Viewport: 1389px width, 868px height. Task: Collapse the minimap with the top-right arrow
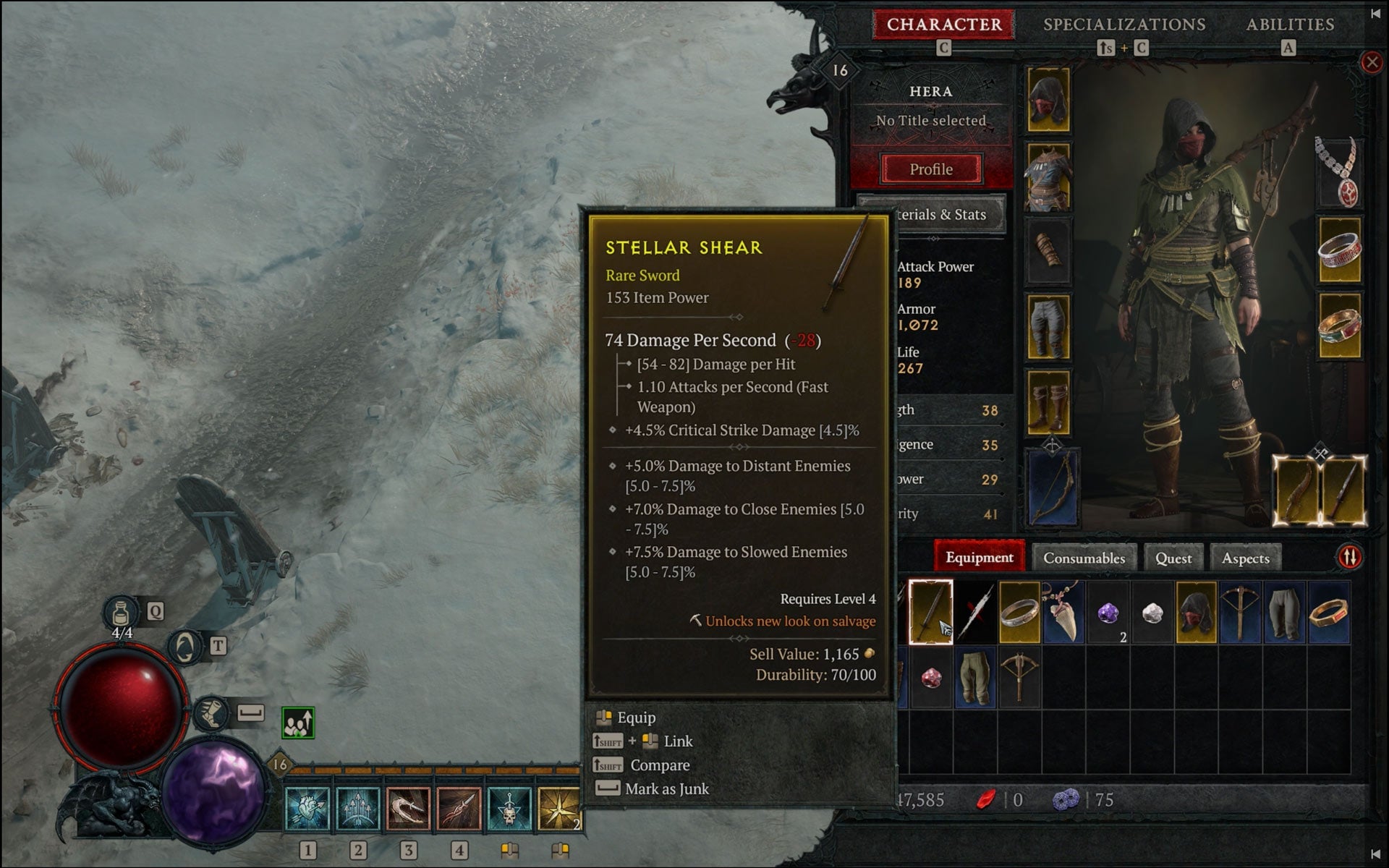click(x=1375, y=12)
